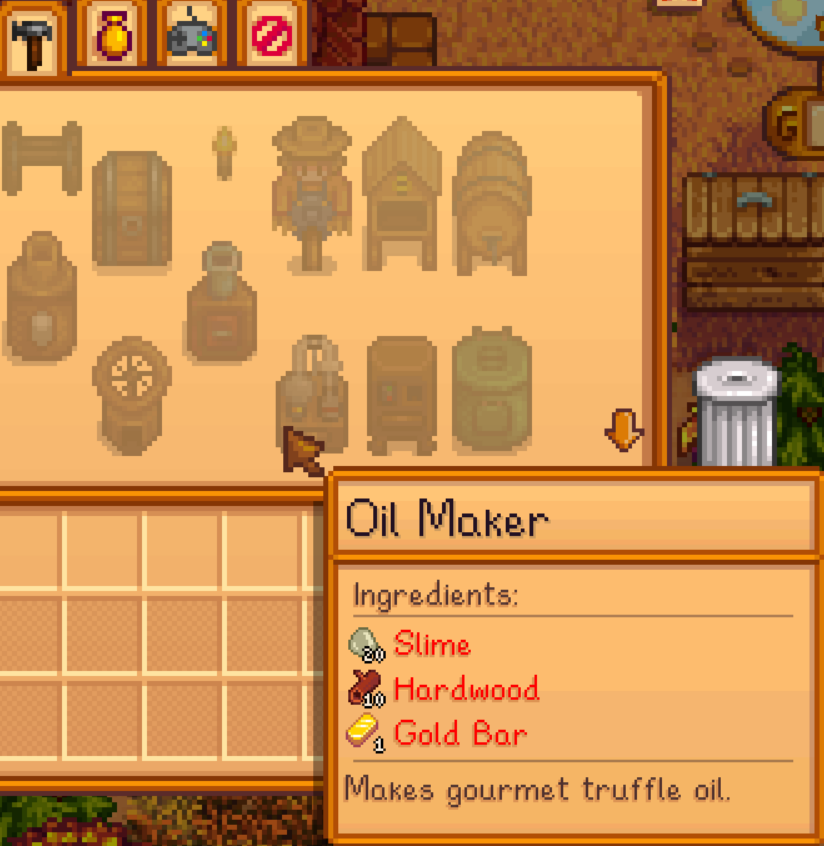The width and height of the screenshot is (824, 846).
Task: Open the crafting tab with hammer icon
Action: pyautogui.click(x=34, y=38)
